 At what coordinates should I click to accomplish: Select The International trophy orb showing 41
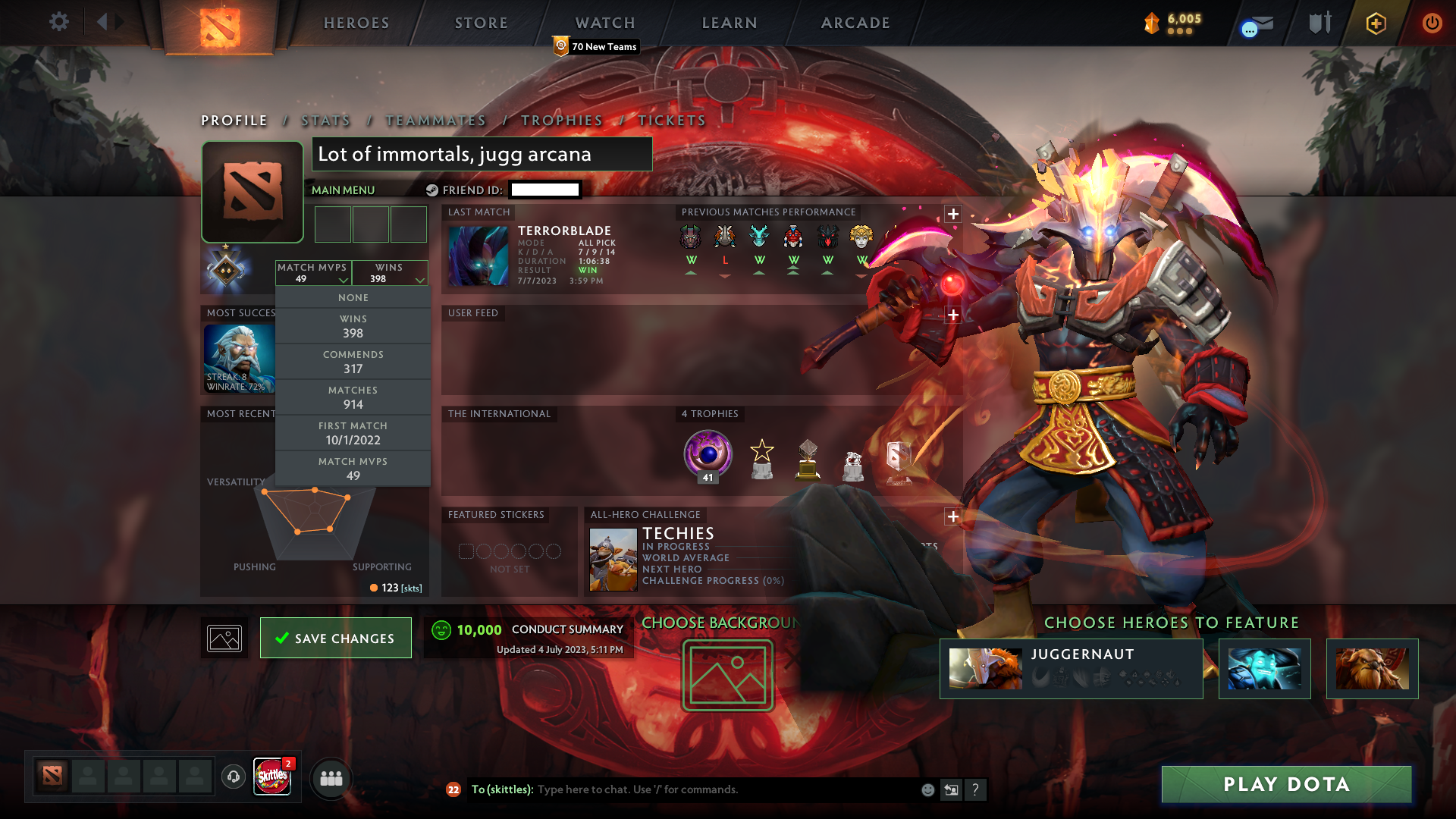pos(708,454)
